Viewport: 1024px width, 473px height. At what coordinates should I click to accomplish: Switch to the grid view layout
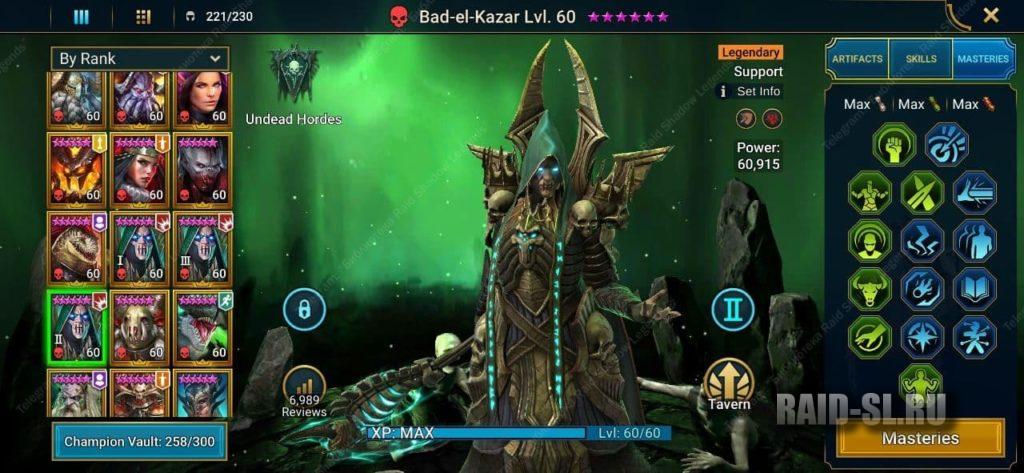click(x=142, y=16)
